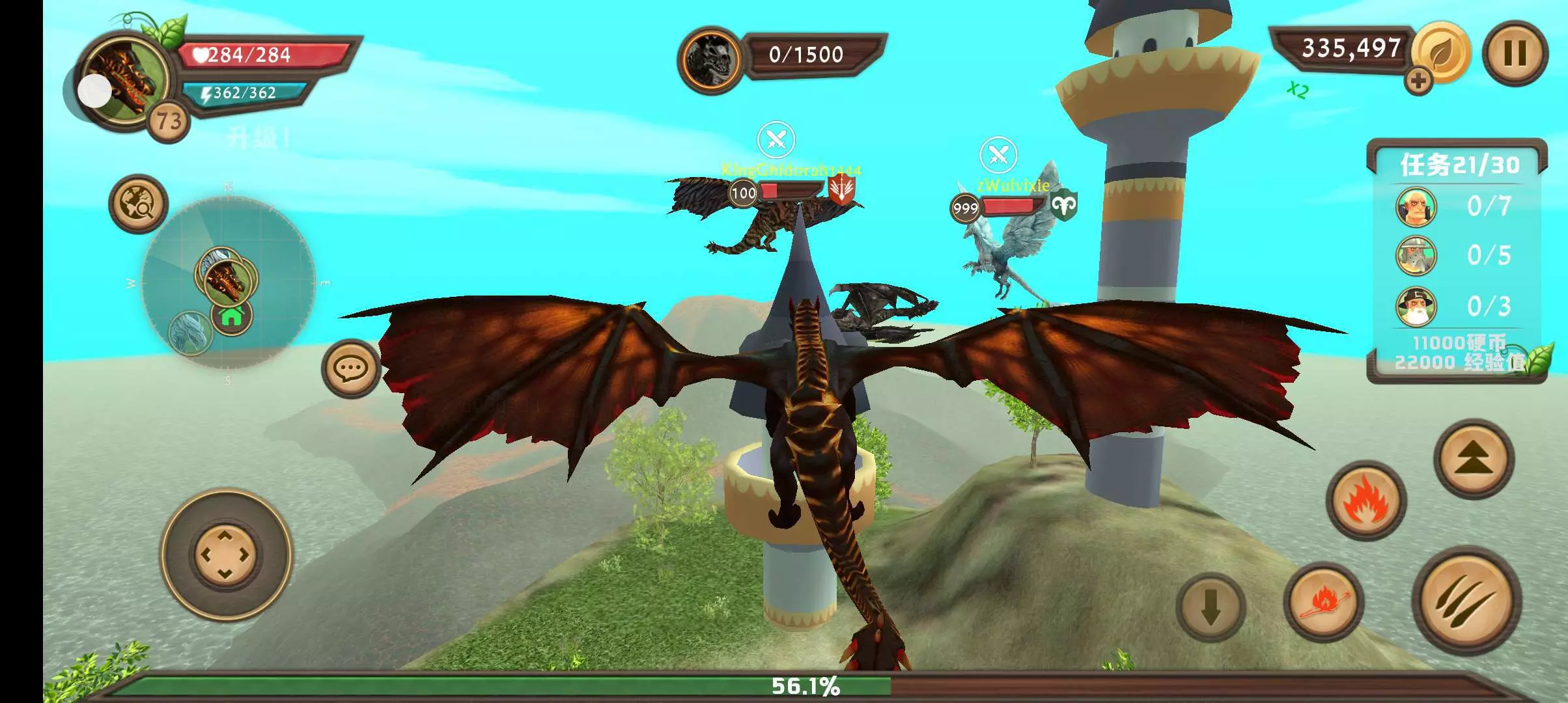Pause the game

tap(1515, 53)
